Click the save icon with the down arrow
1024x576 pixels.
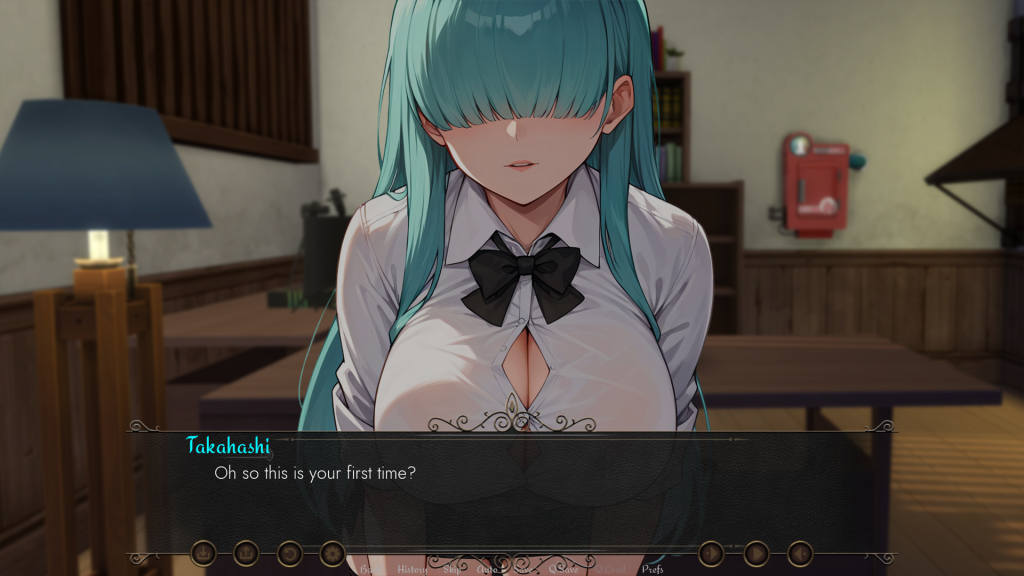[203, 552]
